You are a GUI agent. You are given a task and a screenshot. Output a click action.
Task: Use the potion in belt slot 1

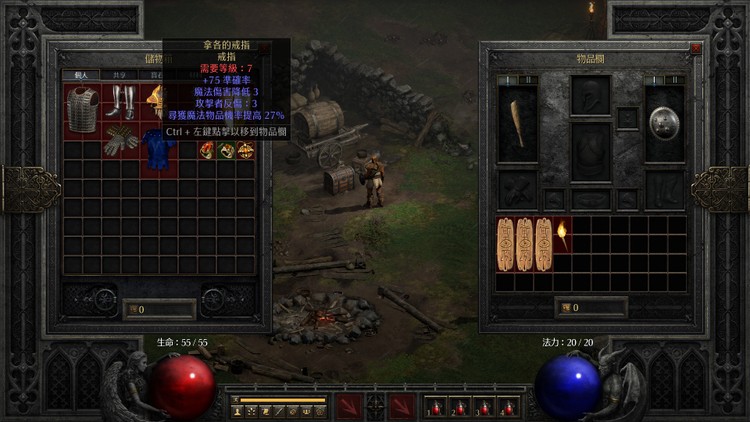(x=435, y=407)
